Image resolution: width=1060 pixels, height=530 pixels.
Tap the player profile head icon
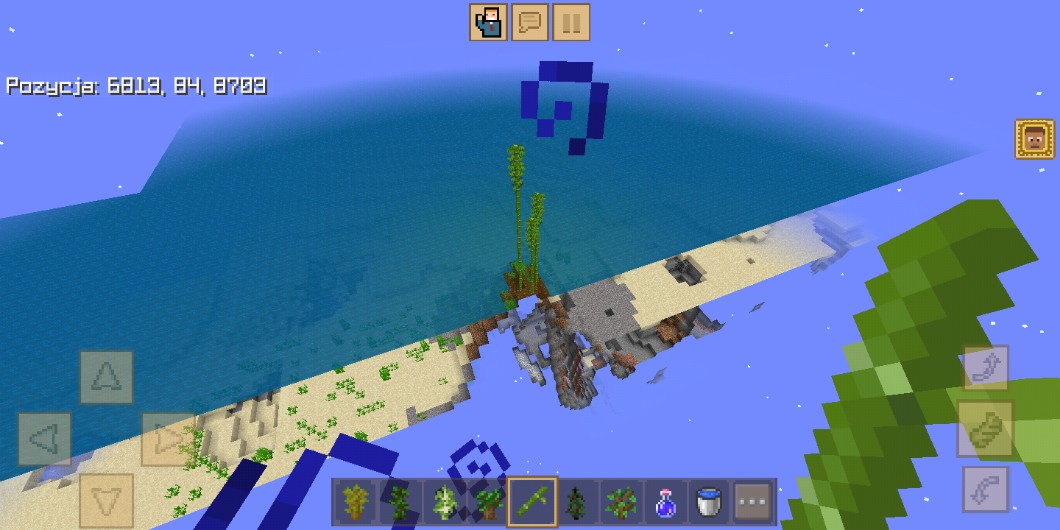(x=1034, y=140)
